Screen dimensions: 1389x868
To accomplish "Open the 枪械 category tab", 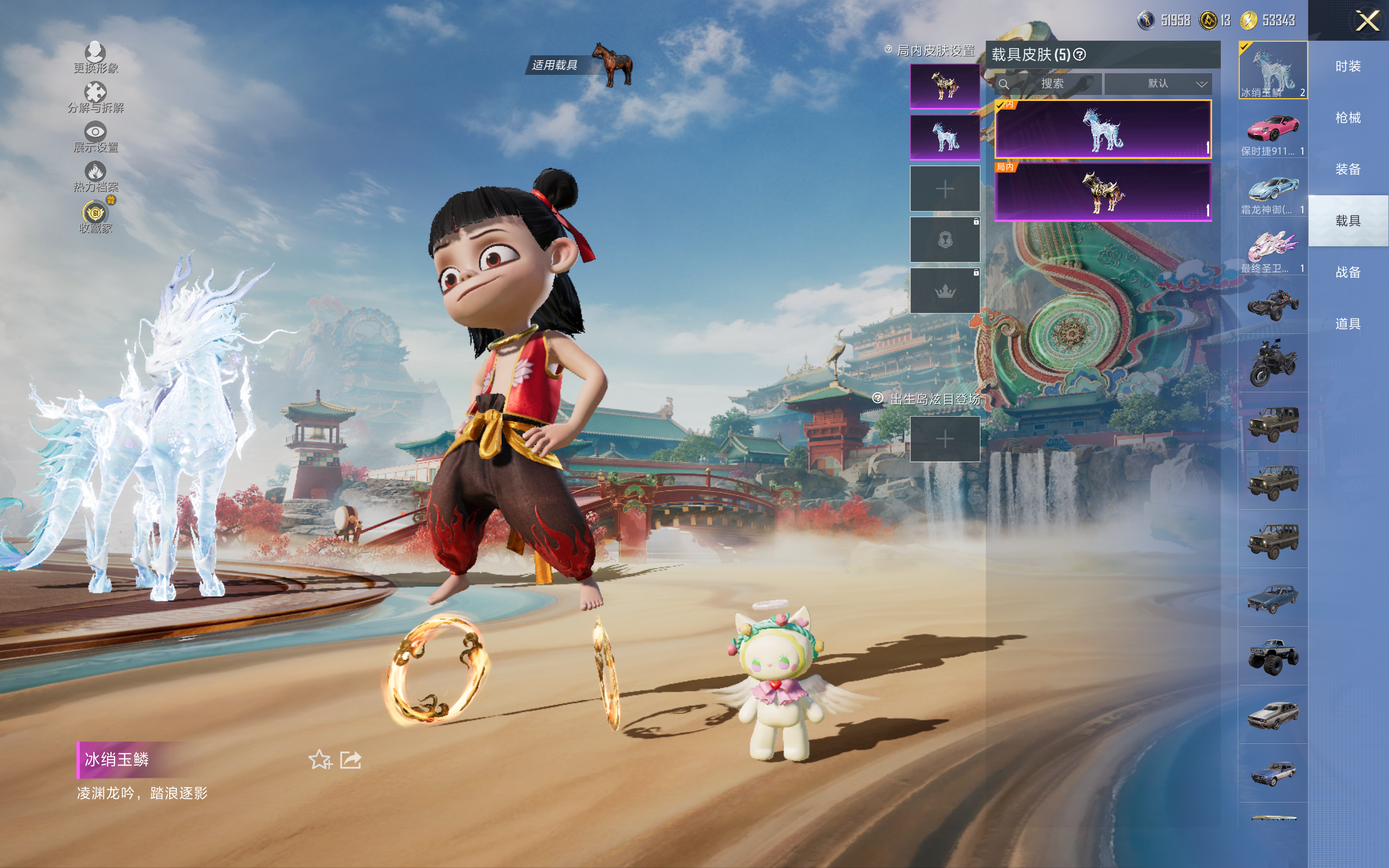I will point(1348,118).
